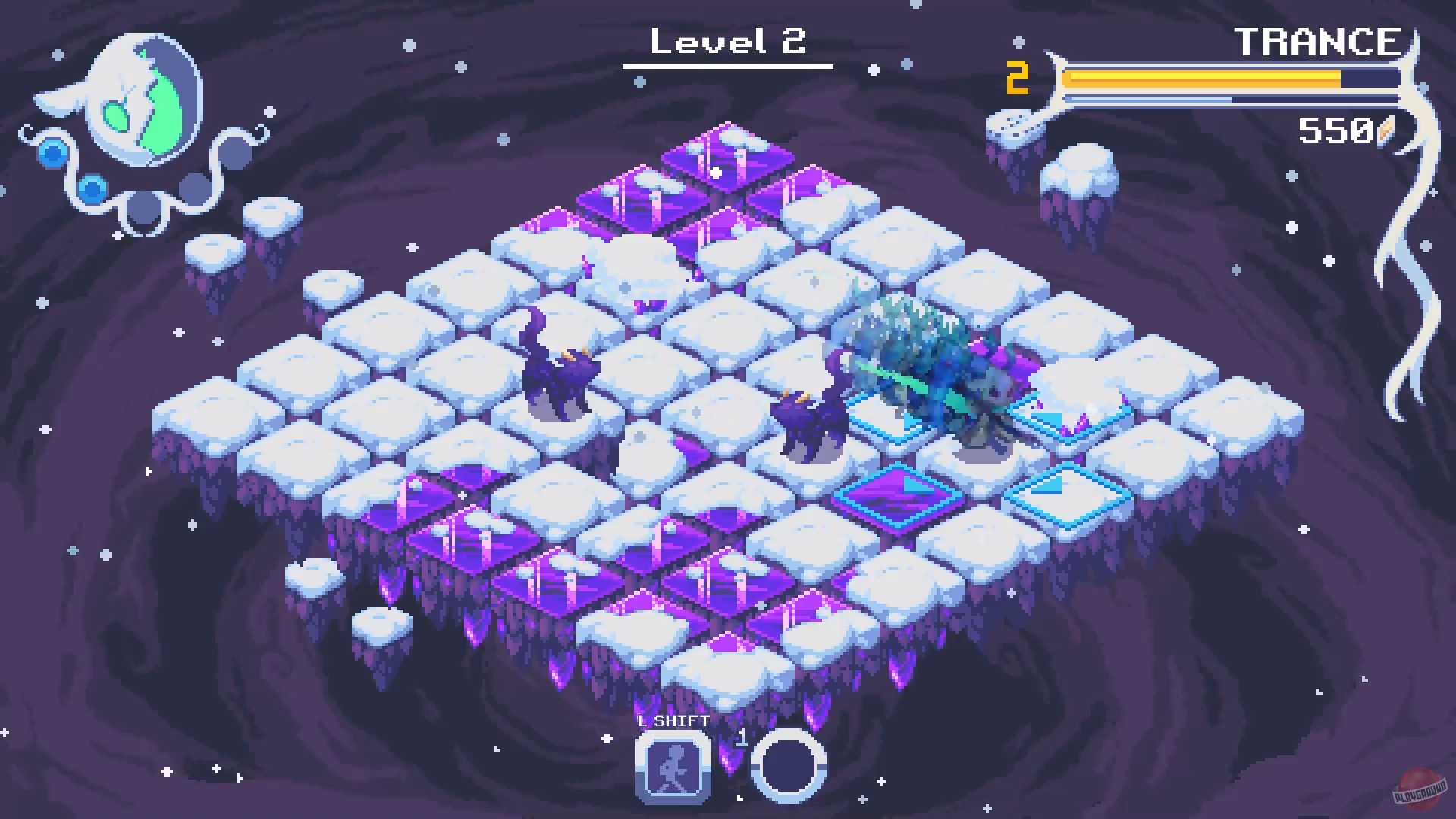Select the Level 2 title heading

point(730,42)
